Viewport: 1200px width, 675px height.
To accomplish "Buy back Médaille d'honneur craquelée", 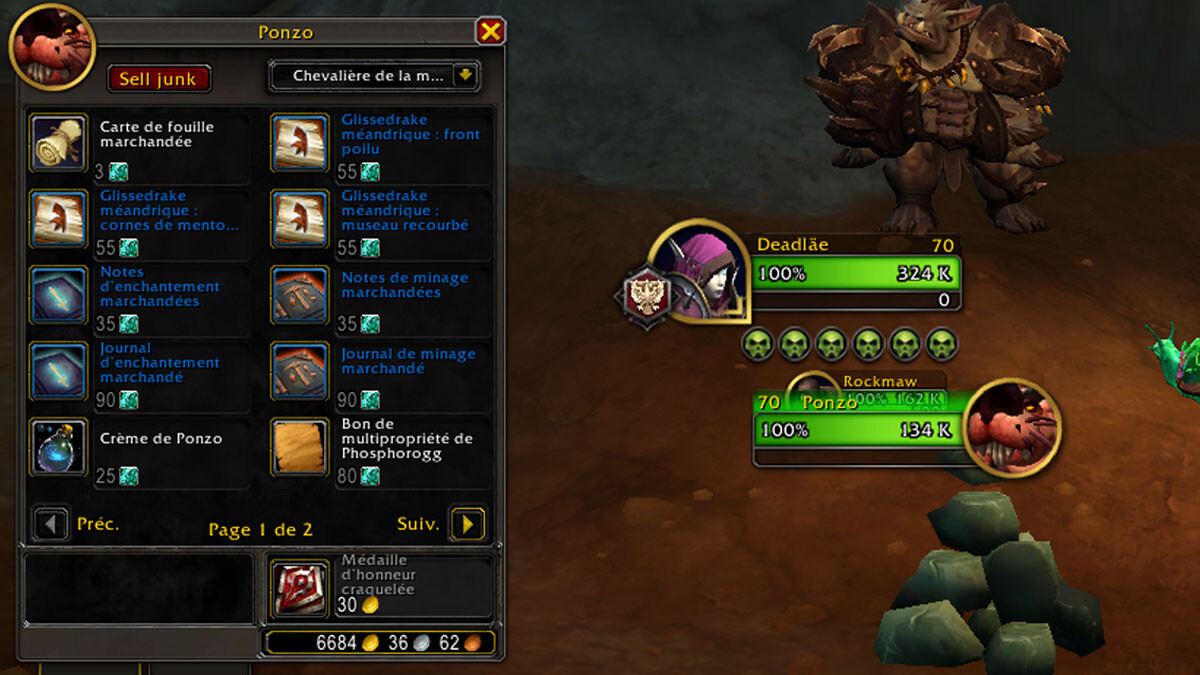I will (300, 588).
